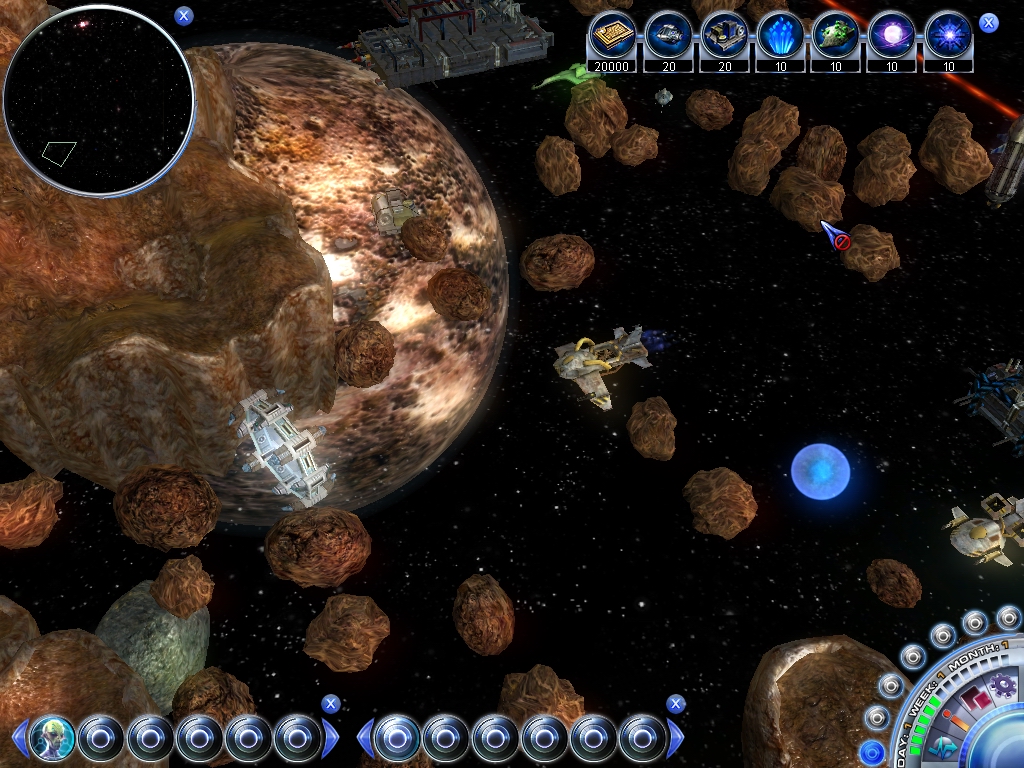The width and height of the screenshot is (1024, 768).
Task: Close the minimap panel
Action: [183, 15]
